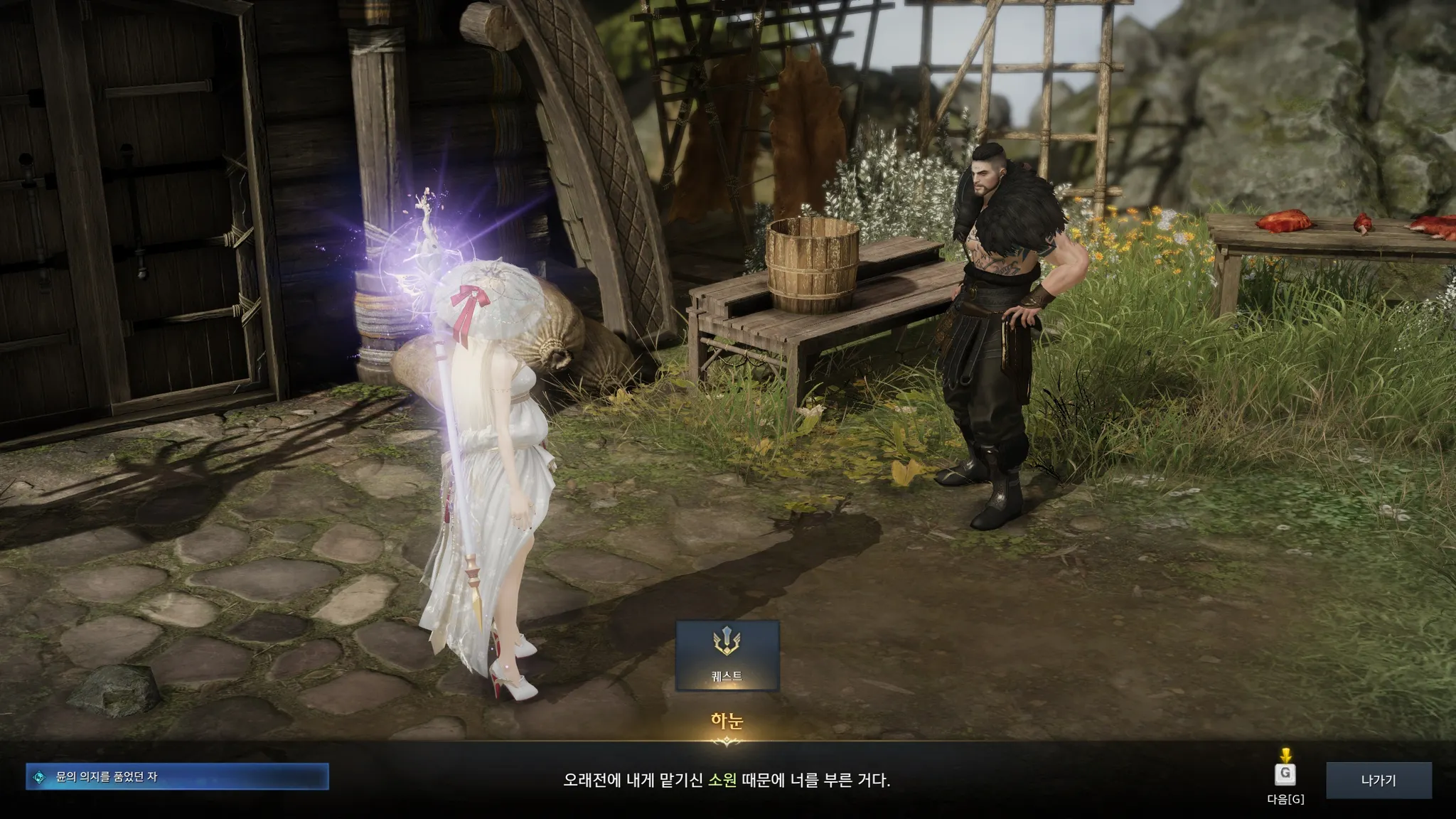Select the 퀘스트 quest option
This screenshot has height=819, width=1456.
(x=727, y=655)
